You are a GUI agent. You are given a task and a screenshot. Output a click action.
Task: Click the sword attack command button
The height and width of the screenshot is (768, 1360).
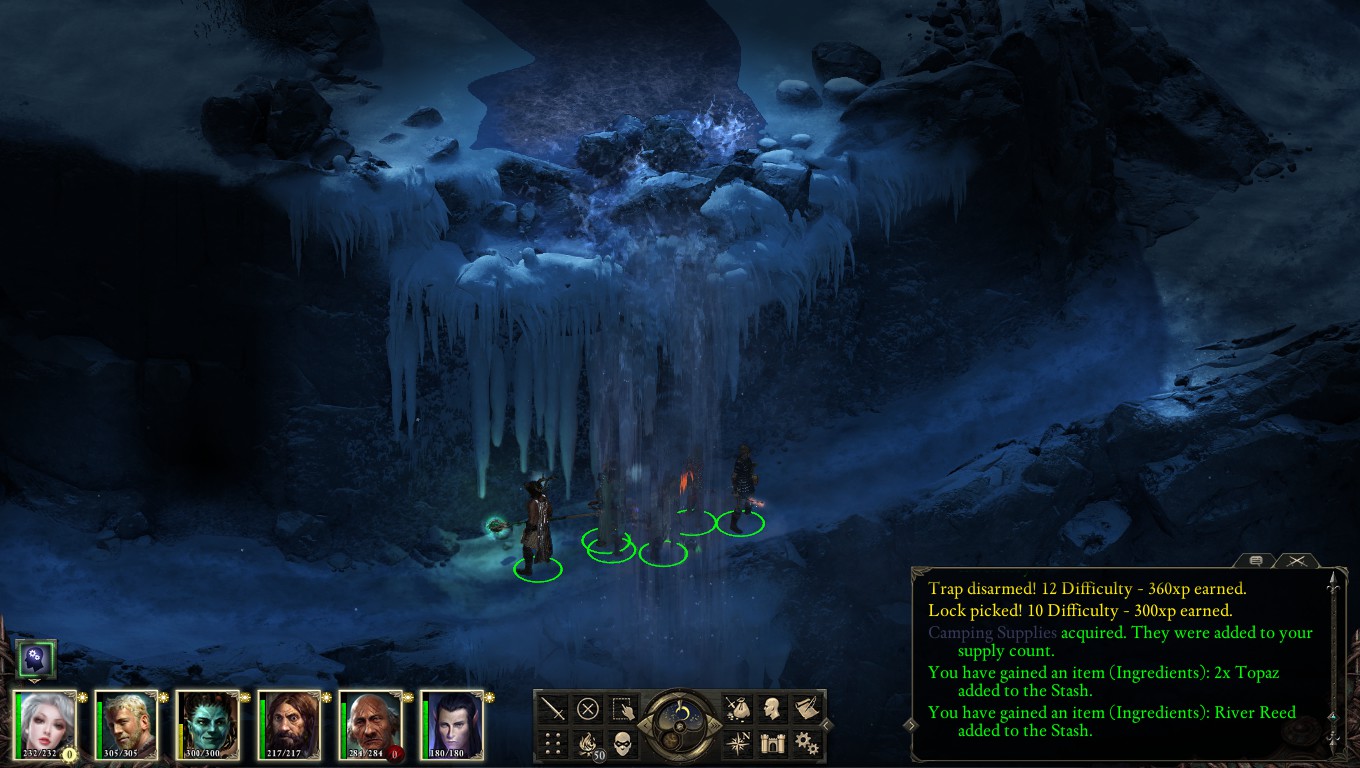tap(553, 709)
